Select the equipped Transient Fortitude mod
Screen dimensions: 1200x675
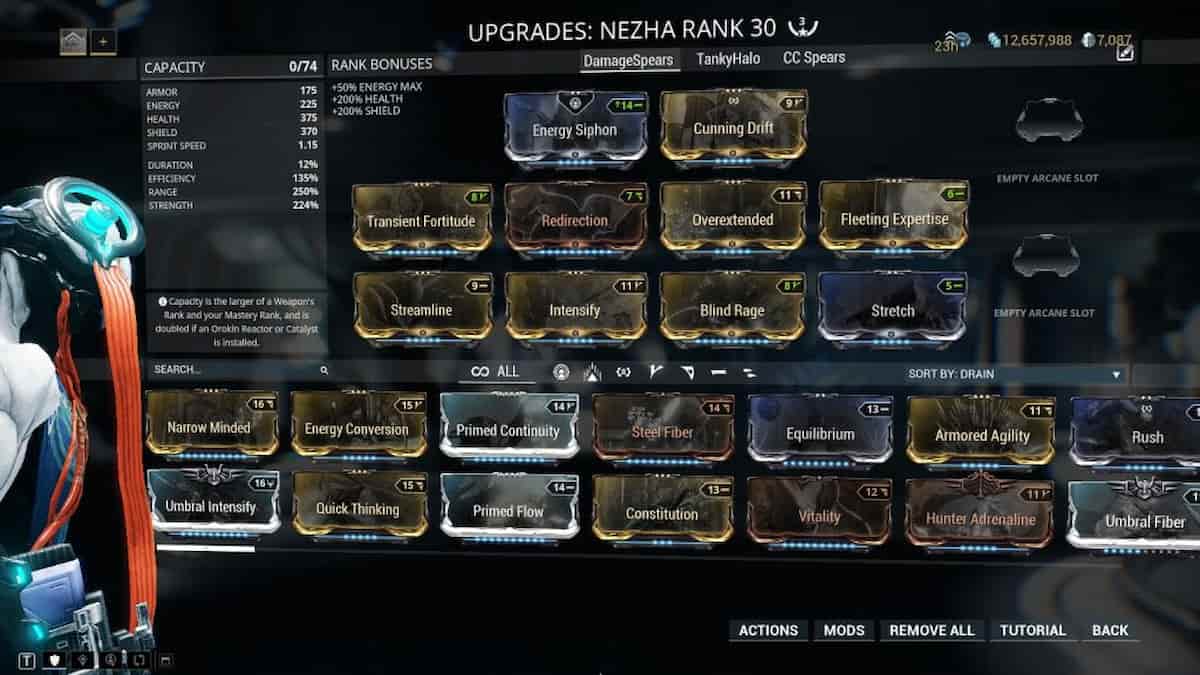coord(421,219)
